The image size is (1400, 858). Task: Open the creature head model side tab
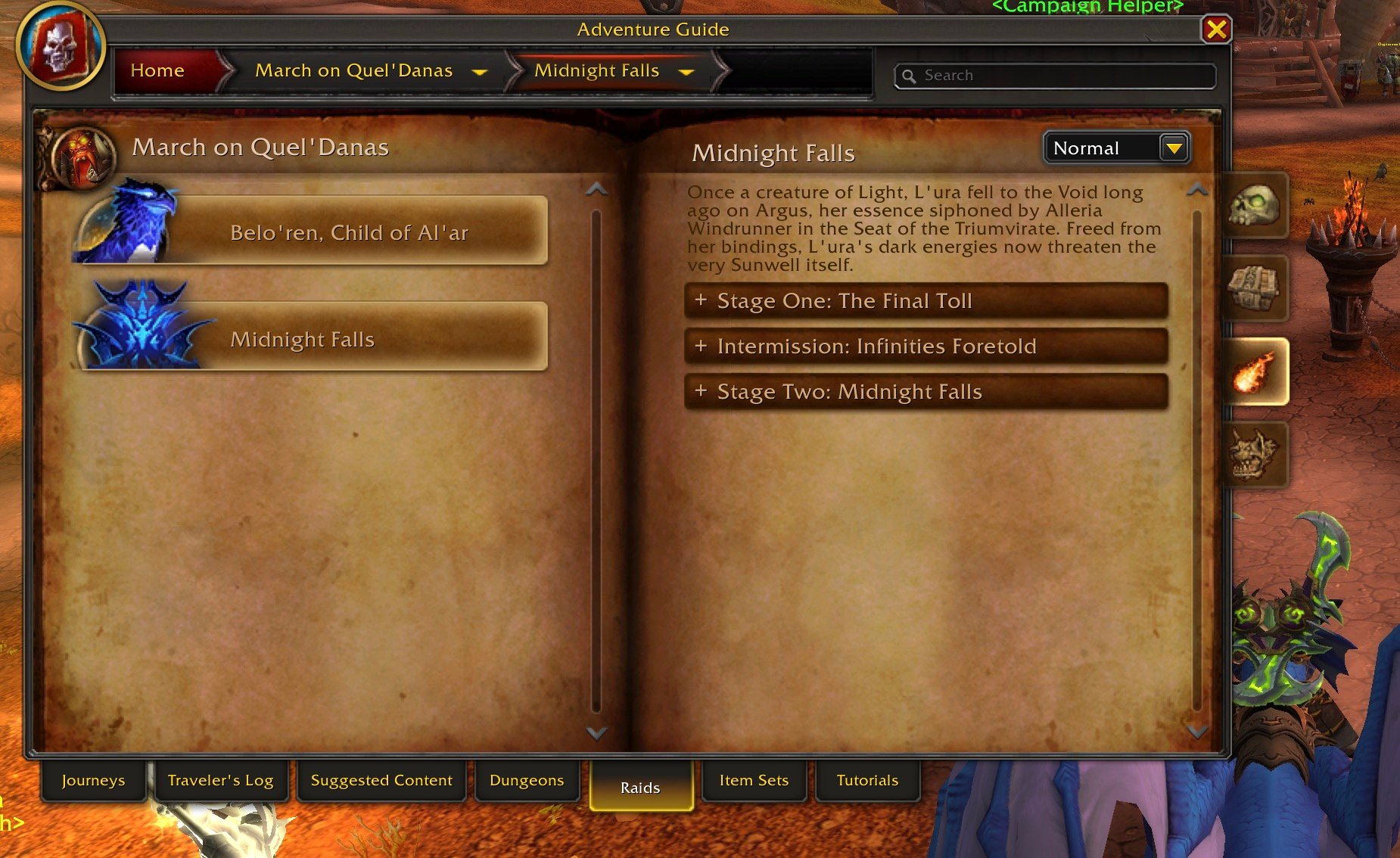(1254, 454)
